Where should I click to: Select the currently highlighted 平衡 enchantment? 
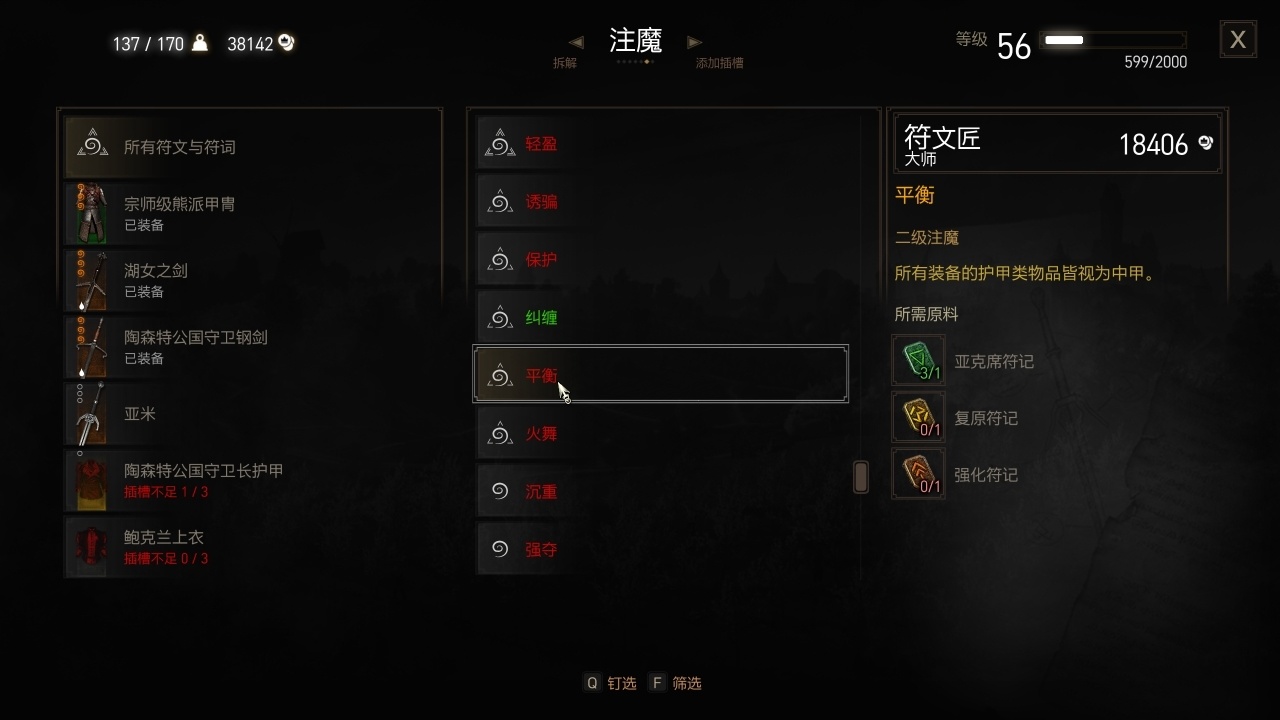point(660,375)
